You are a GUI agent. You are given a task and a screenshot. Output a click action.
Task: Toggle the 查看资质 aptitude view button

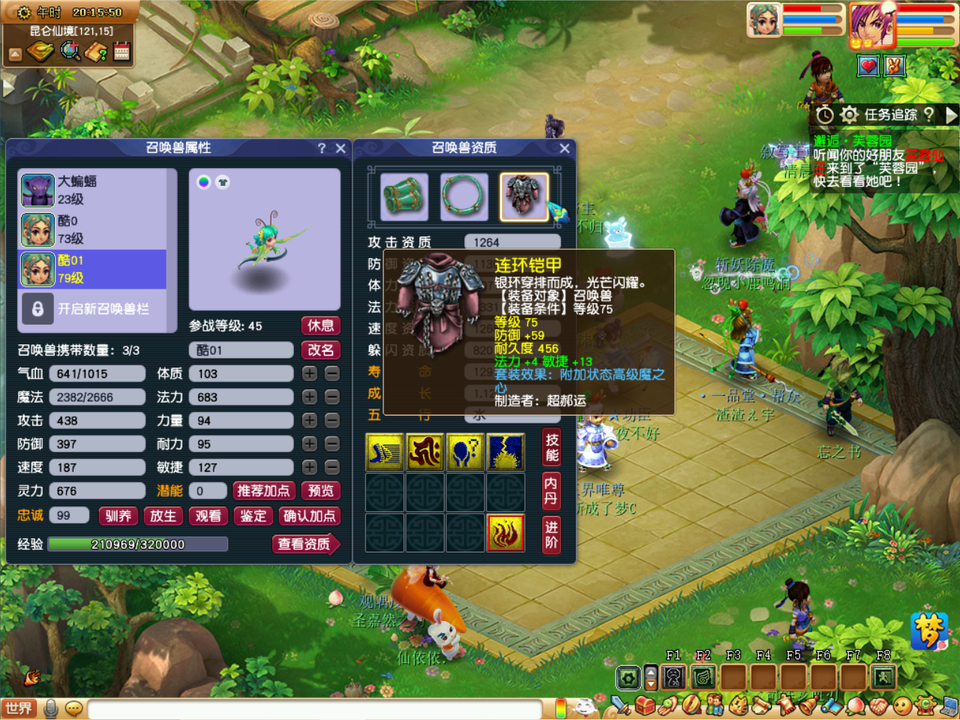coord(304,544)
